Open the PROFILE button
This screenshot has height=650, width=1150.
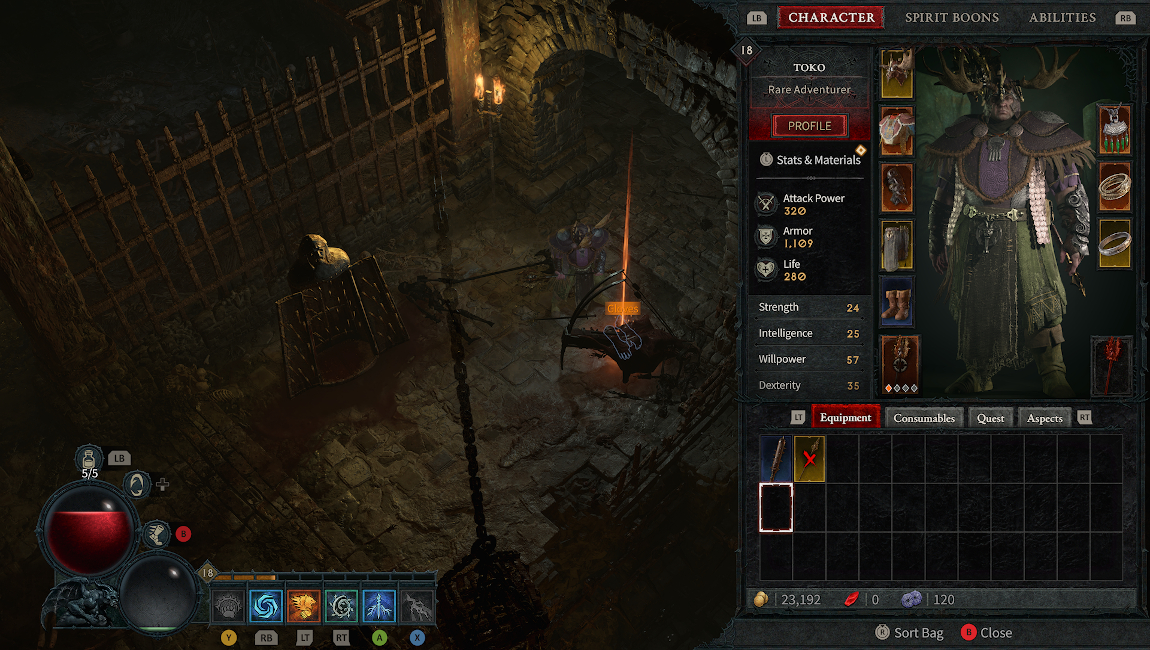tap(809, 126)
